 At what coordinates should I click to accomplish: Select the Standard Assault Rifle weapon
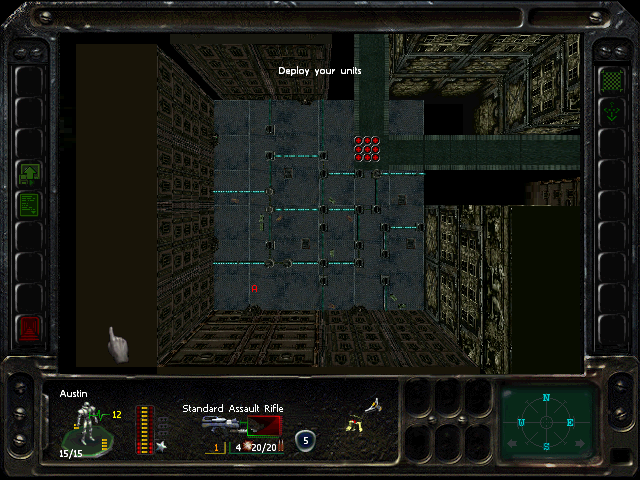tap(240, 426)
